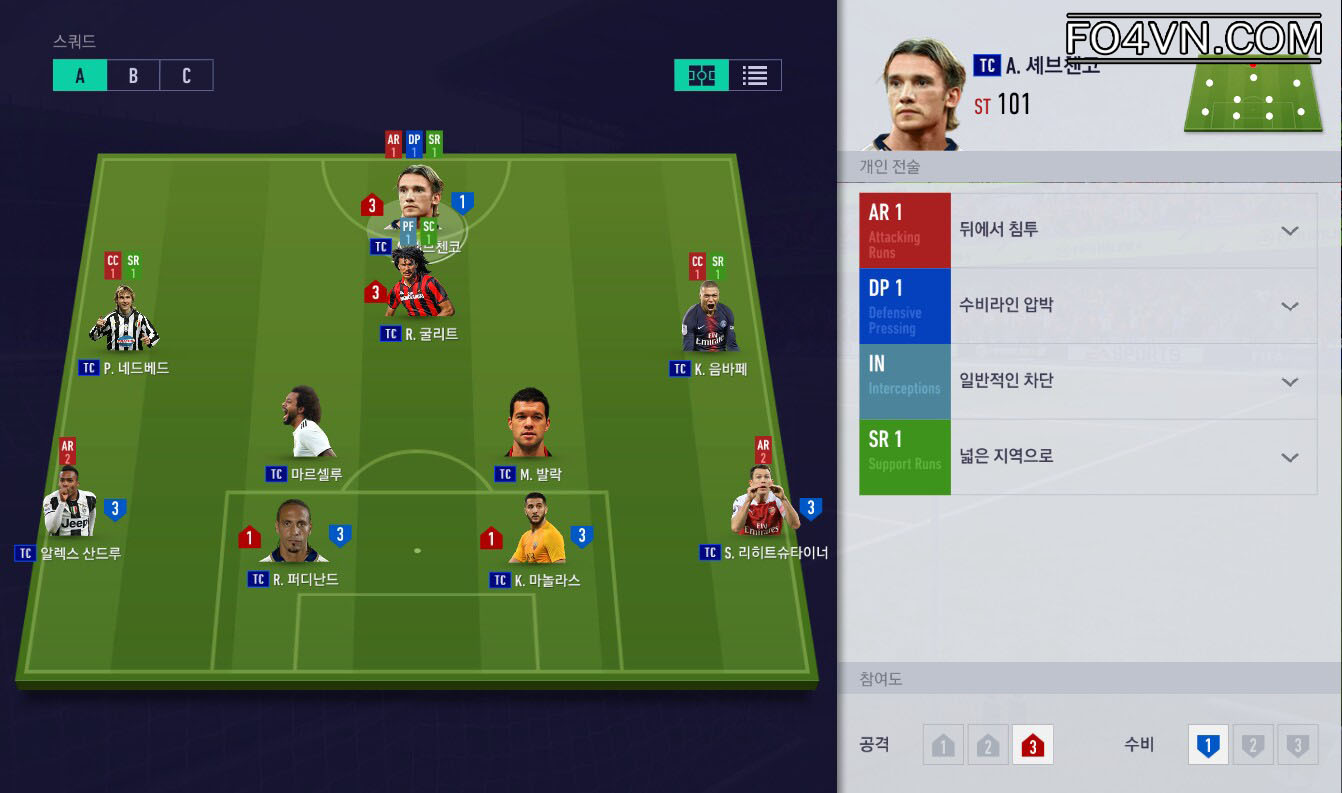Choose squad tab A

tap(80, 75)
